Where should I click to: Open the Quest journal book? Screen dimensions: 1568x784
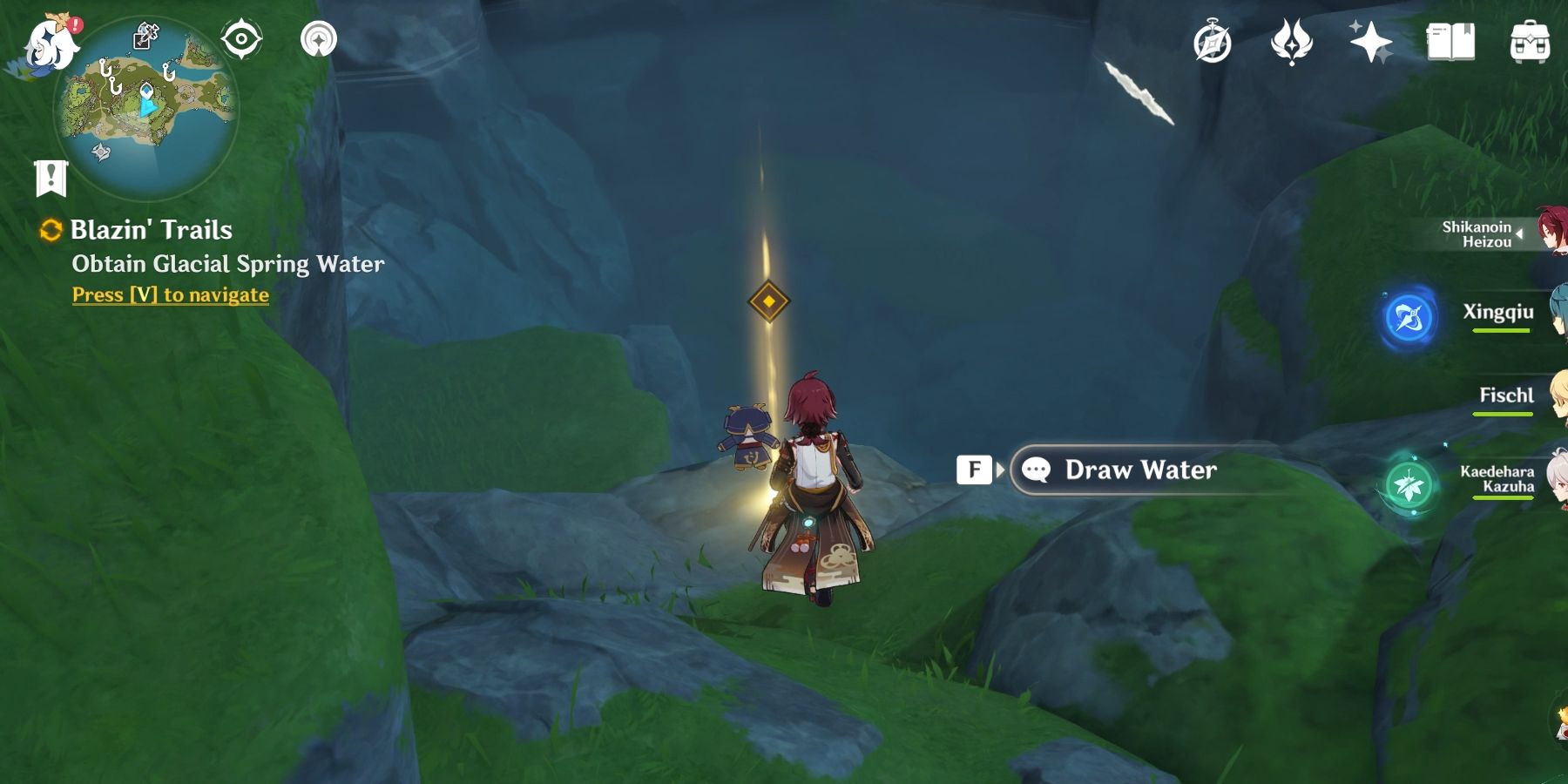point(1450,39)
